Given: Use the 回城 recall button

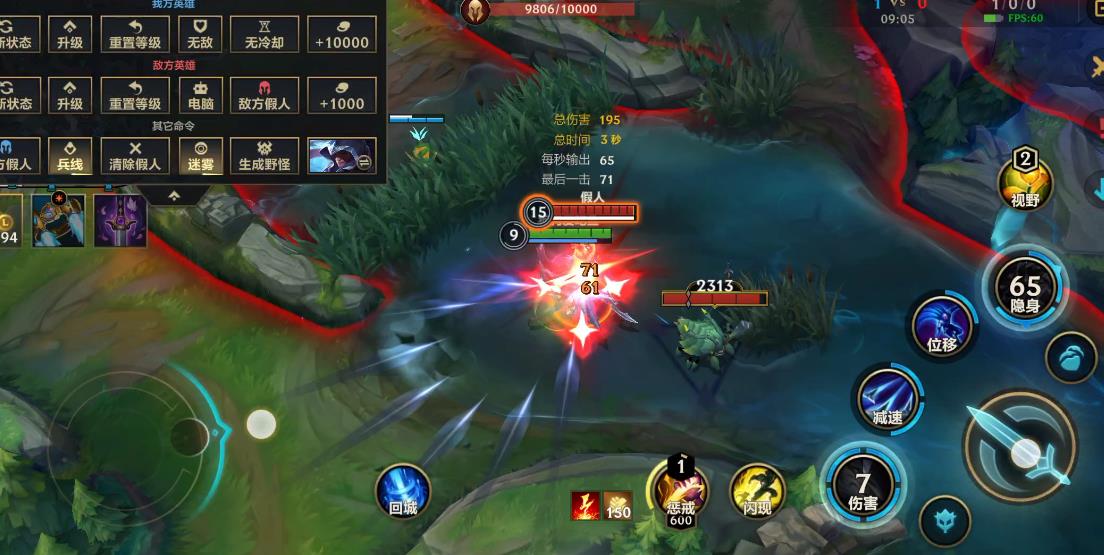Looking at the screenshot, I should (x=402, y=492).
